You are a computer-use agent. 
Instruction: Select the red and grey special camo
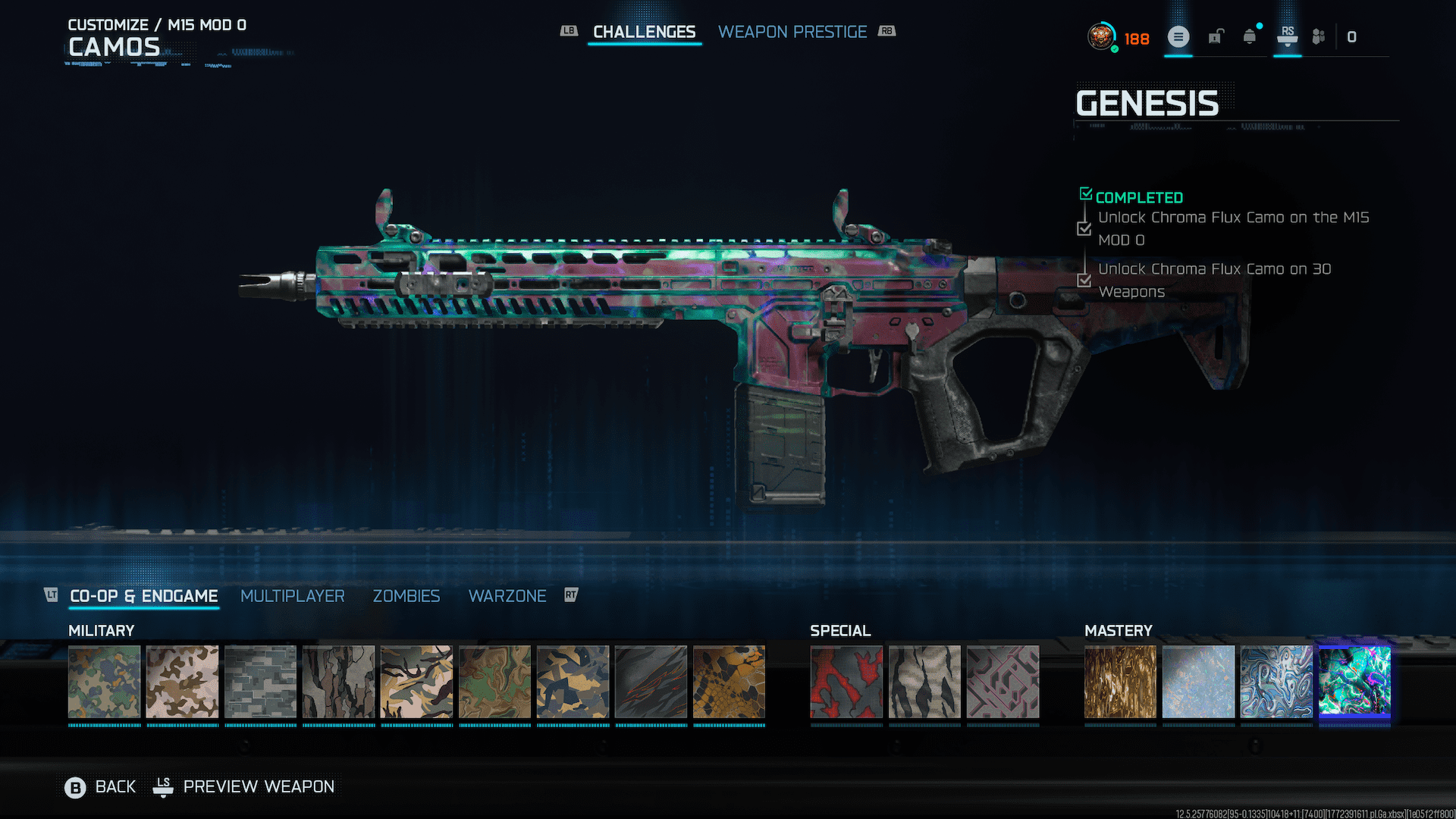846,681
